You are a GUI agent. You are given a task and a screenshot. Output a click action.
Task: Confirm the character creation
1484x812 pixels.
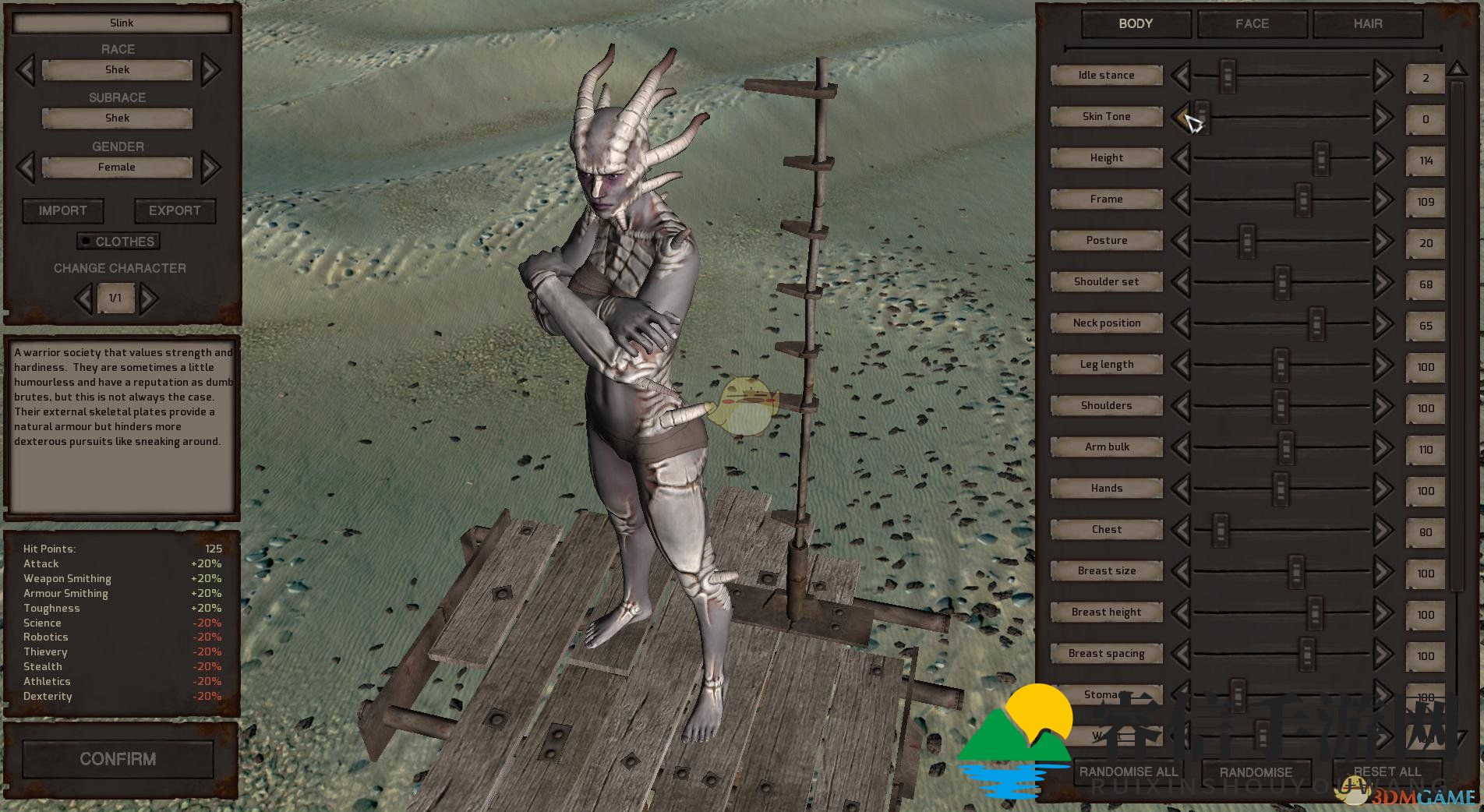[x=118, y=759]
